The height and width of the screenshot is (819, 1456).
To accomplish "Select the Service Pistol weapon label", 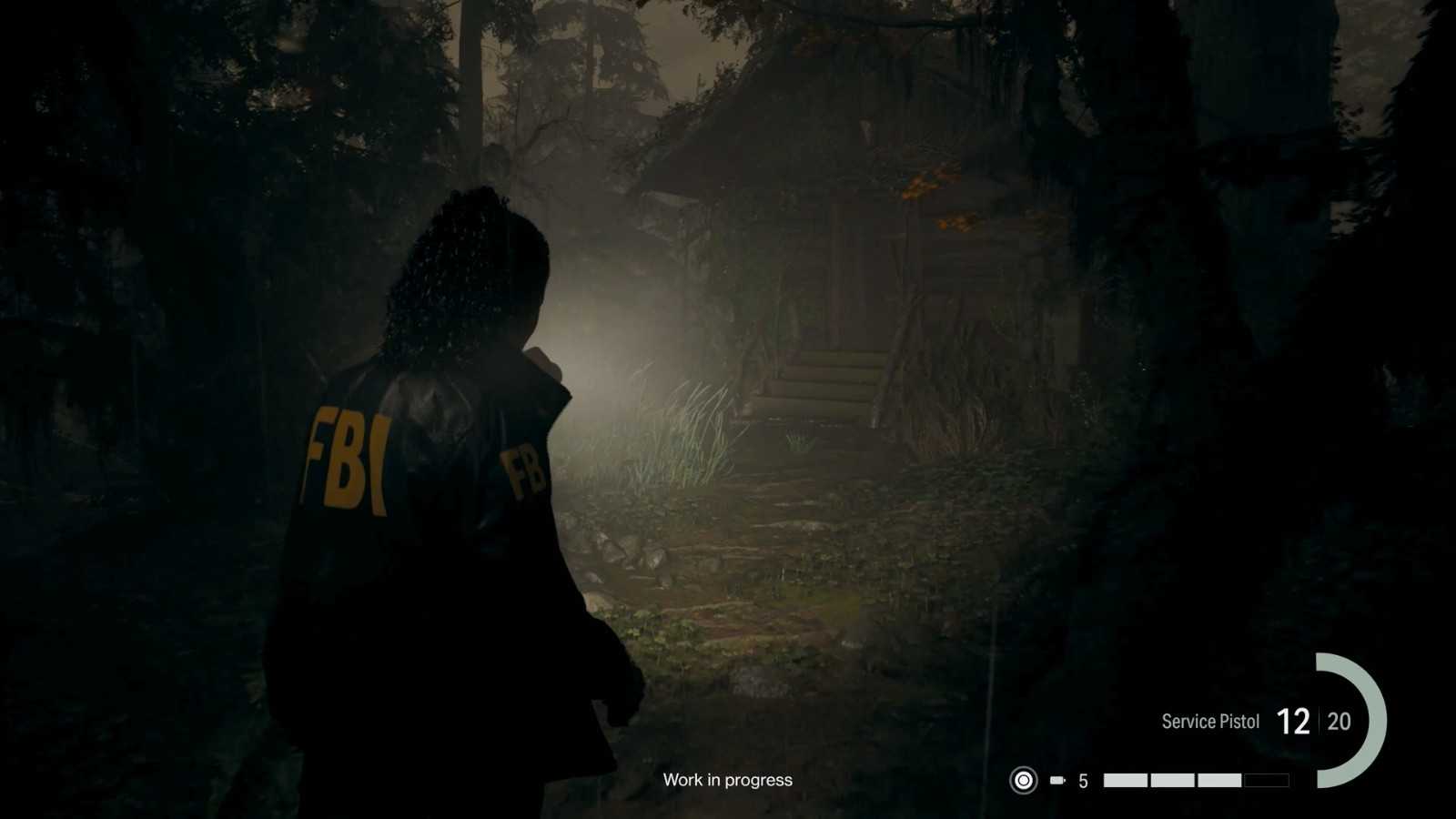I will 1210,722.
